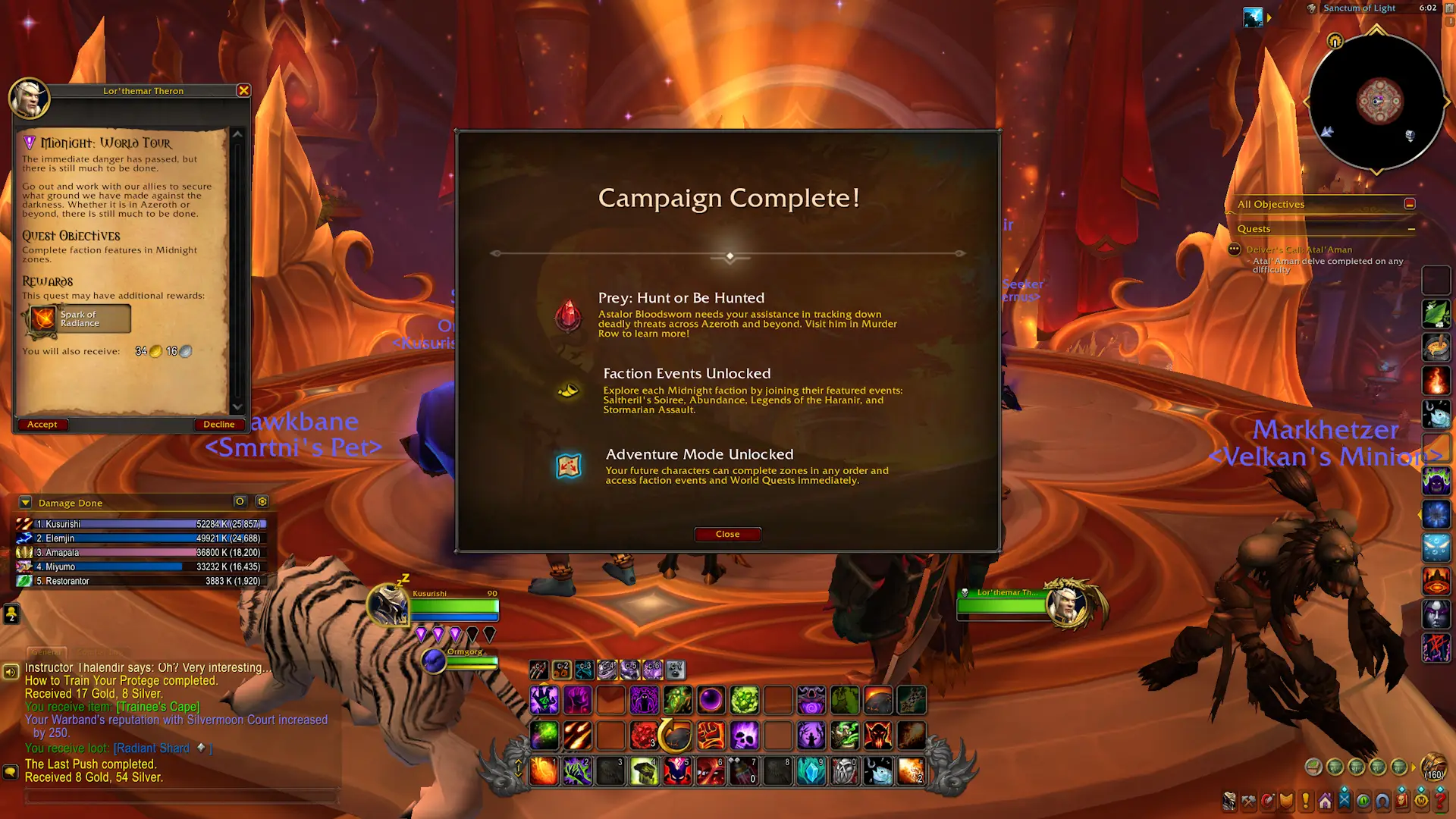Expand Delver's Call: Atal'Aman quest entry

pos(1301,249)
